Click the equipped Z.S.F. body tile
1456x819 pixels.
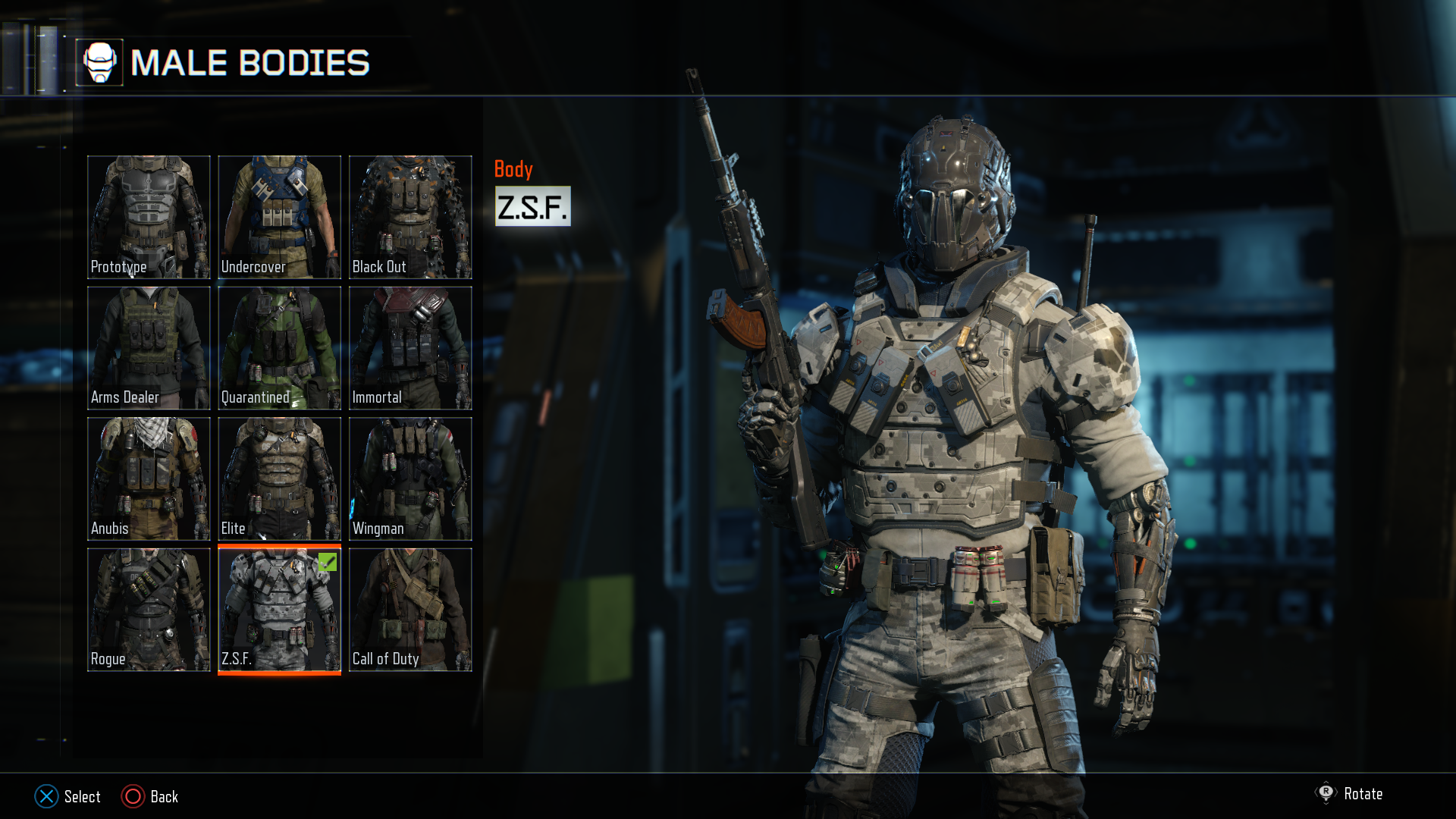[x=279, y=610]
